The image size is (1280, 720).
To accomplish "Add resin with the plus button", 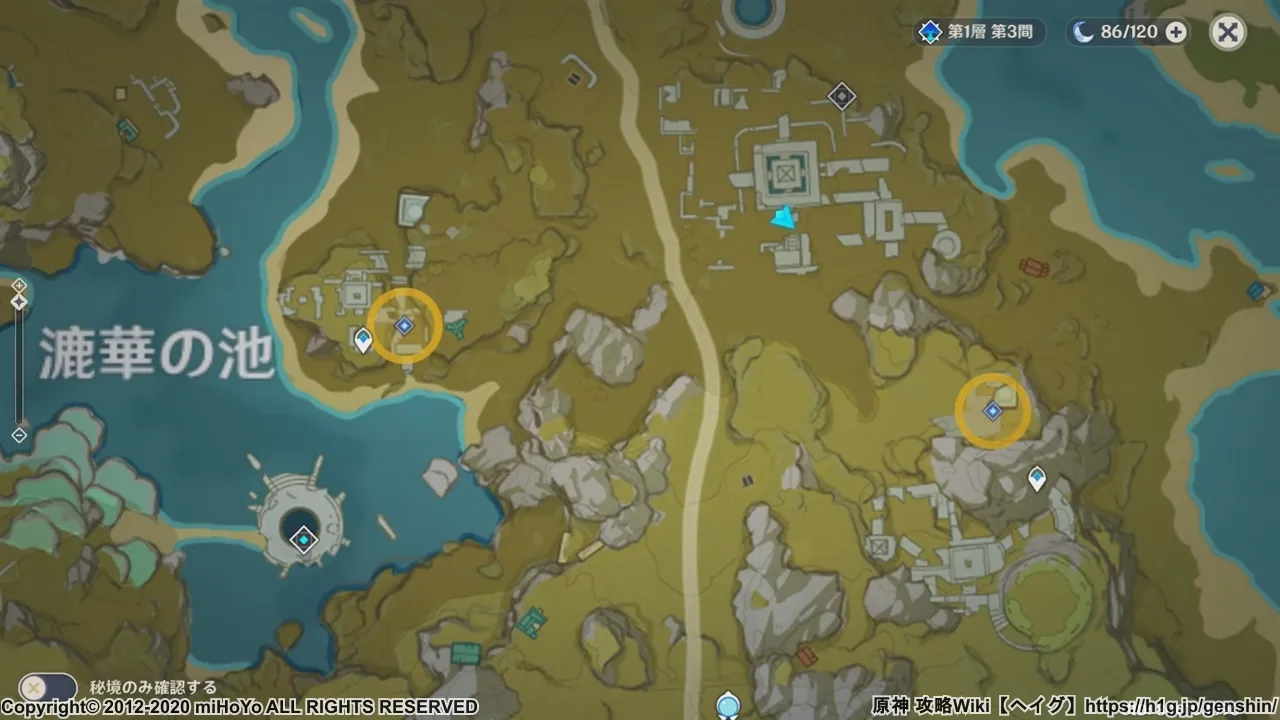I will pos(1176,32).
